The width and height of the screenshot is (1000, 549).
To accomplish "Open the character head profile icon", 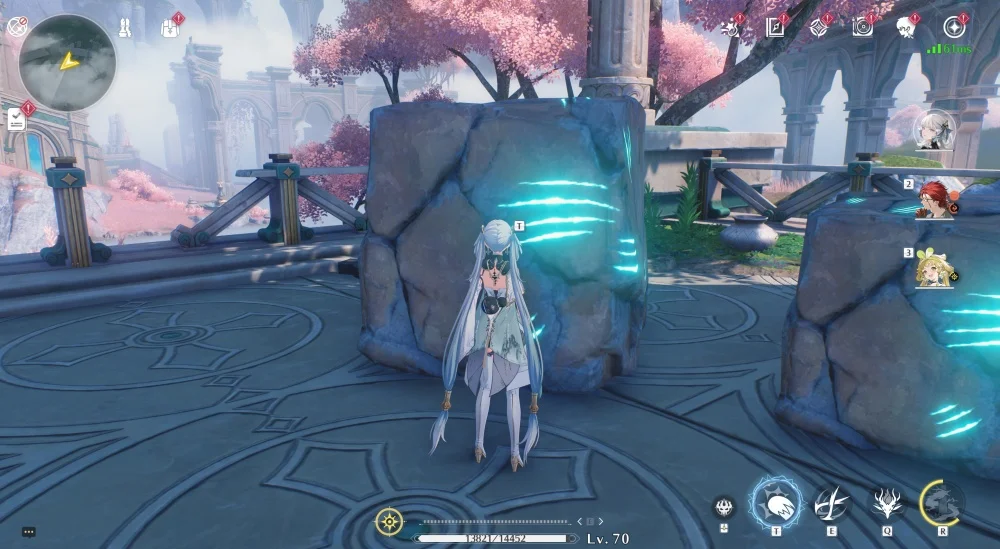I will (907, 27).
